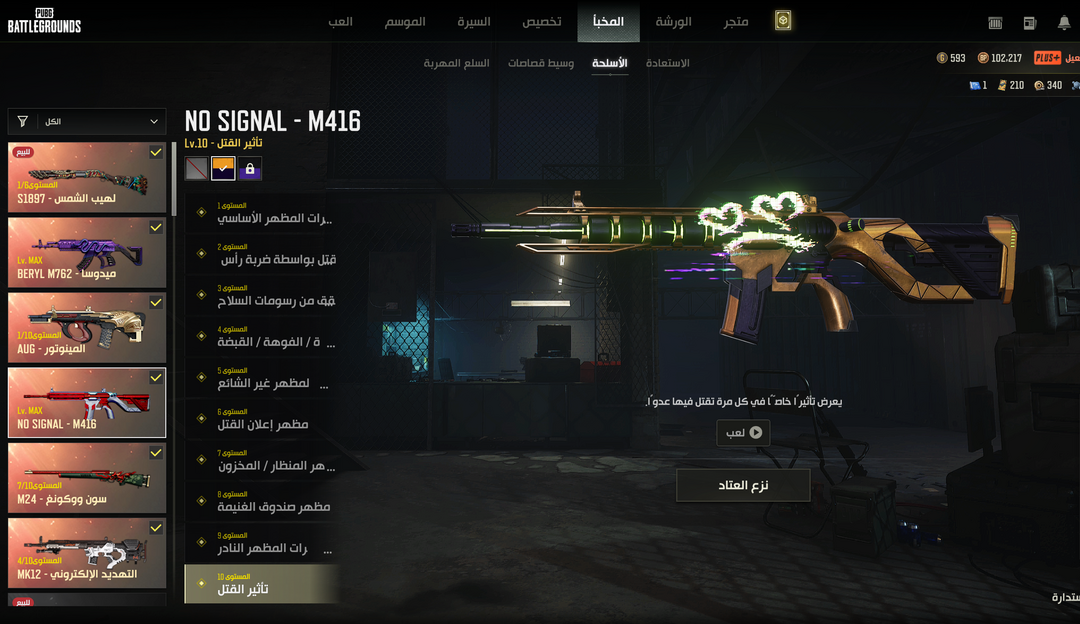Select level 6 مظهر إعلان القتل row
The width and height of the screenshot is (1080, 624).
[261, 420]
